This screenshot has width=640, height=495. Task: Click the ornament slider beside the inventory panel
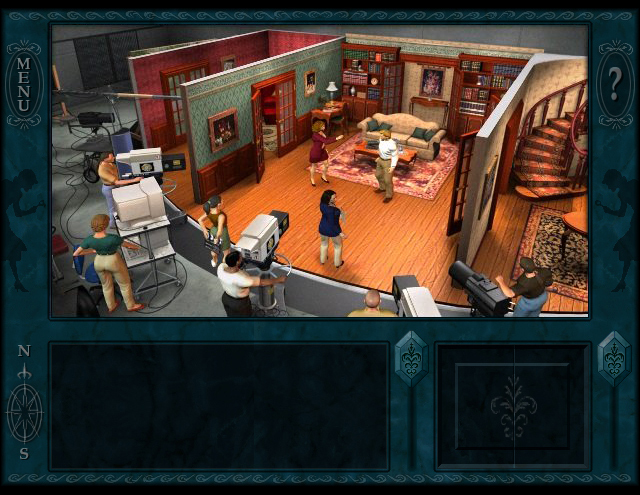tap(613, 358)
